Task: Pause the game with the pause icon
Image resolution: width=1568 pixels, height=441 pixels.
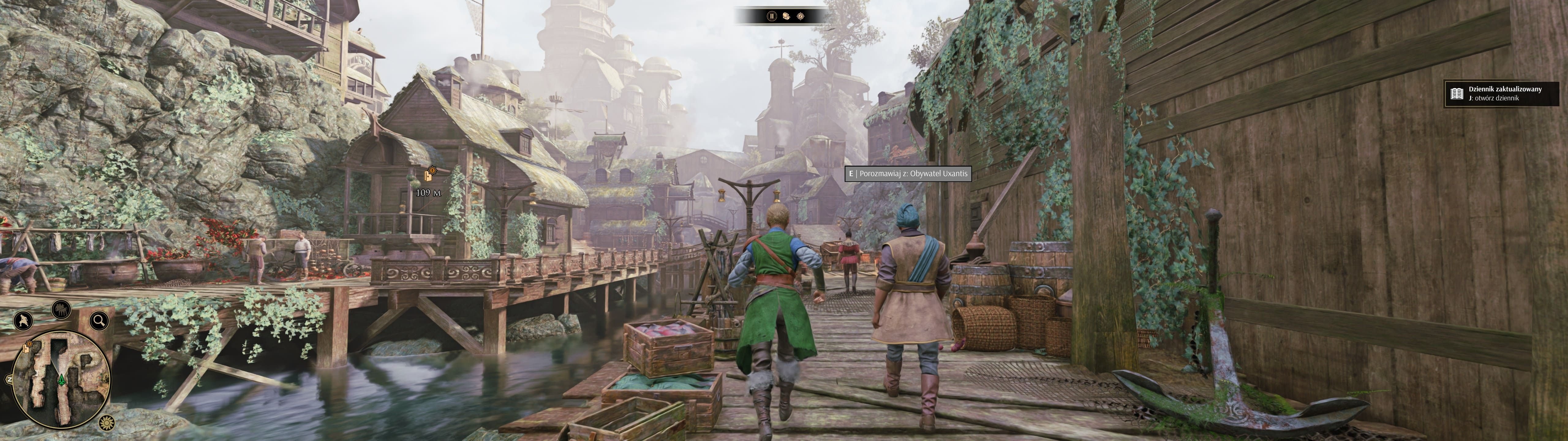Action: (772, 17)
